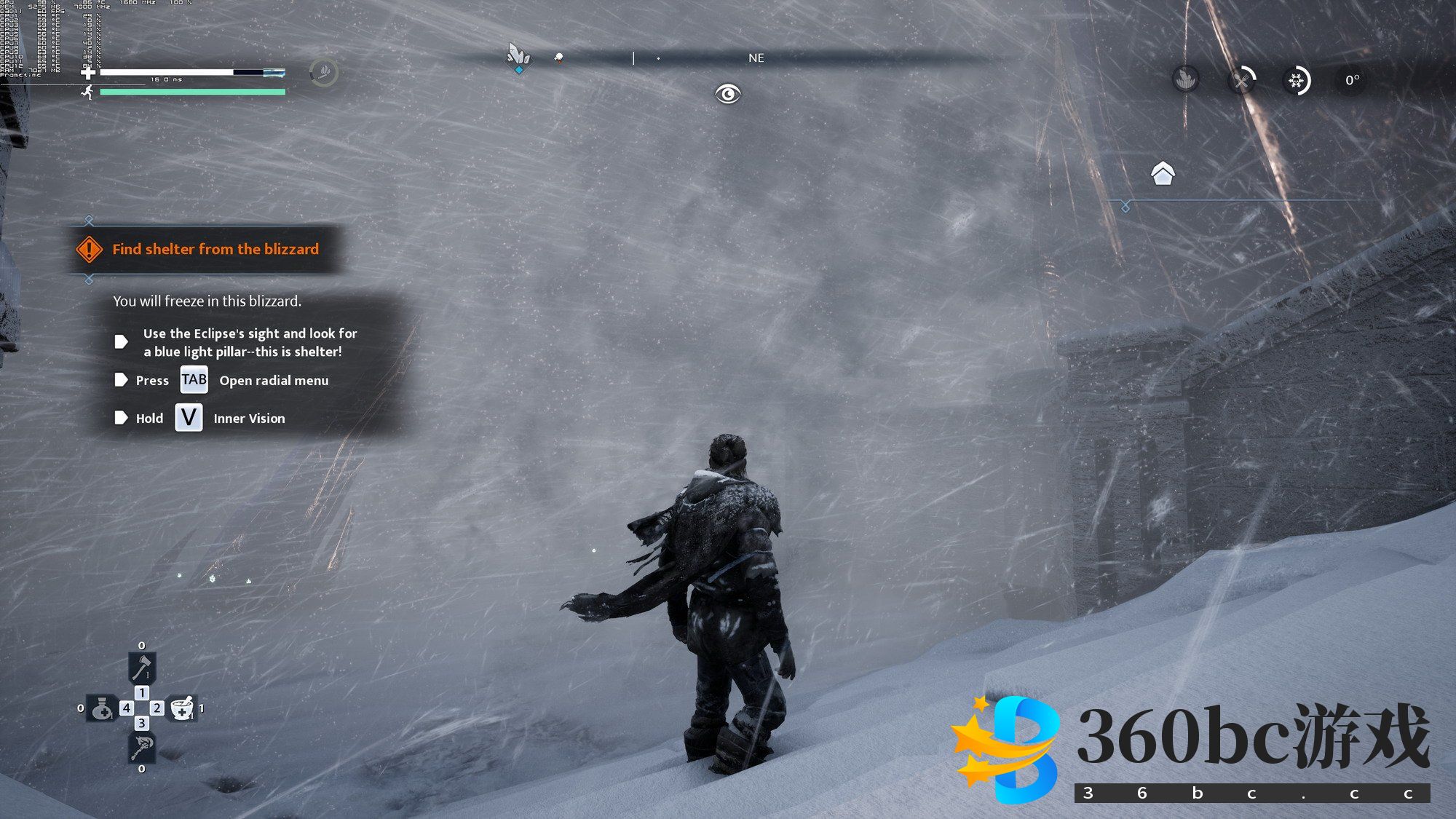Screen dimensions: 1456x819
Task: Open the 'Find shelter from the blizzard' objective
Action: [215, 249]
